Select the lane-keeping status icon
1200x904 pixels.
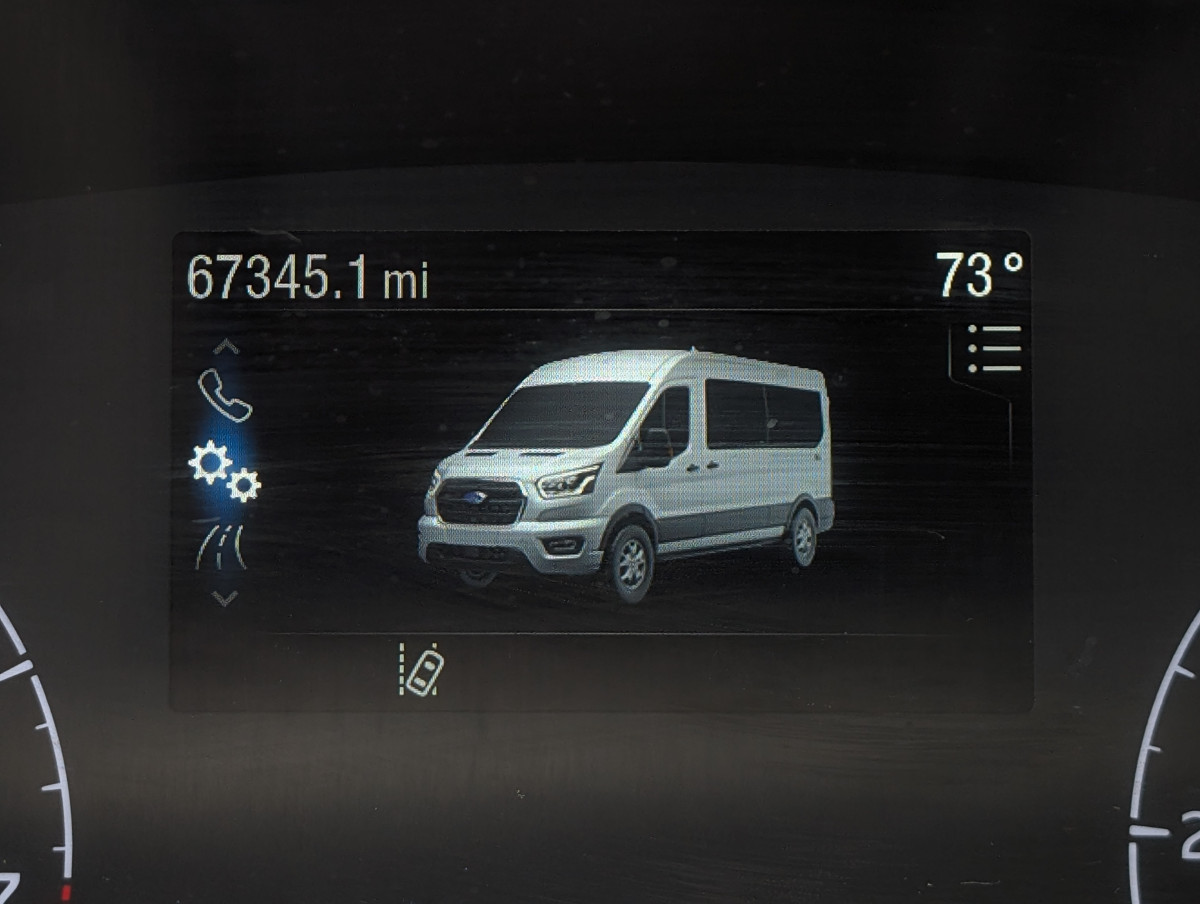[422, 669]
